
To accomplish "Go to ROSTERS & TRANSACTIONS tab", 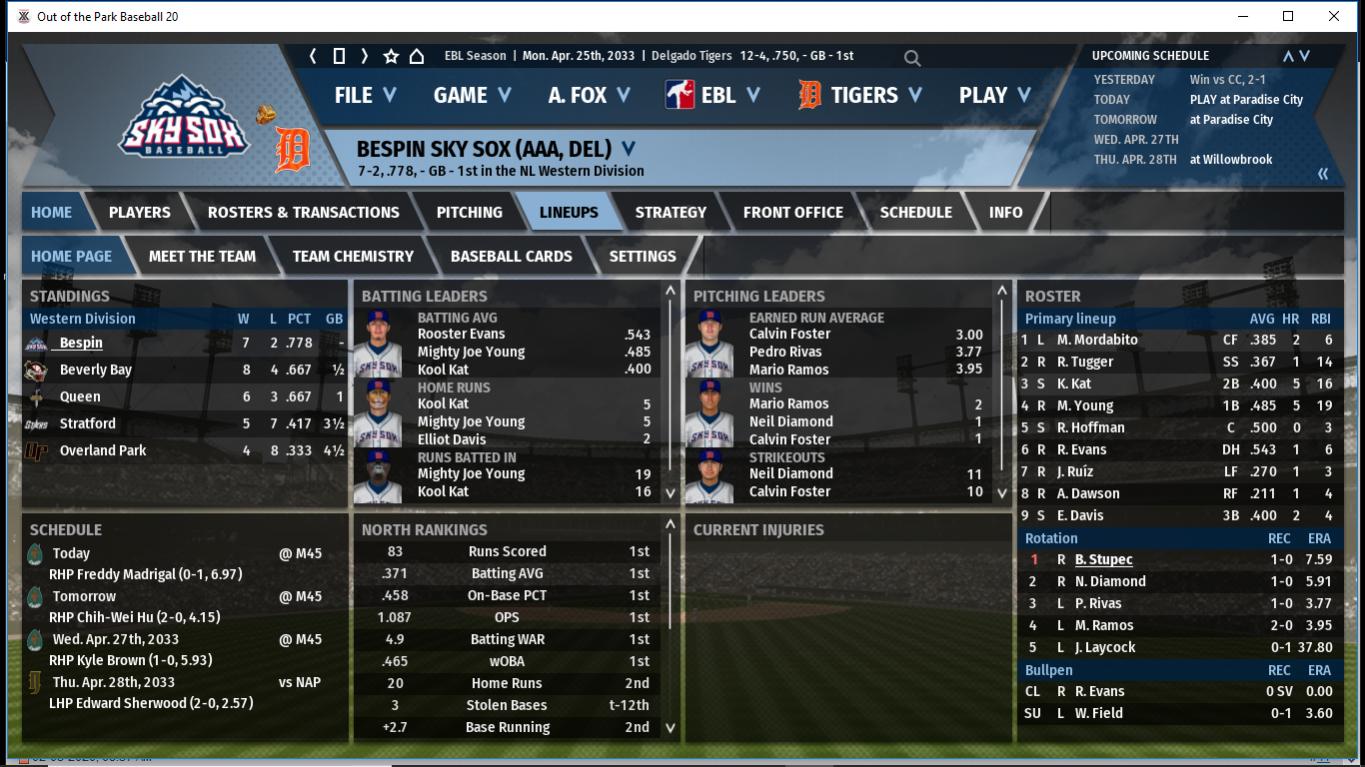I will (x=303, y=212).
